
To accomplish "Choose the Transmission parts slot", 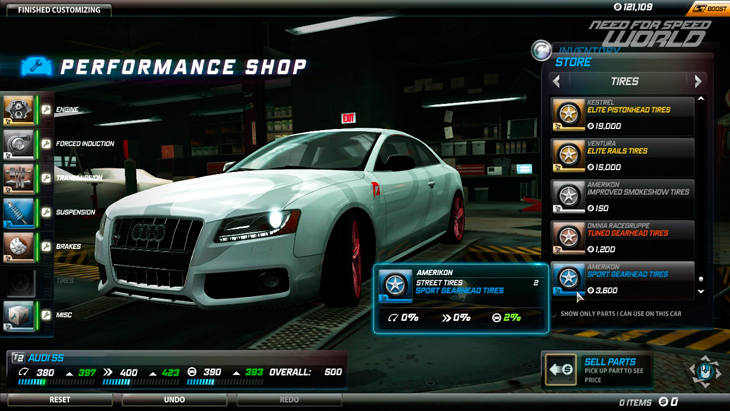I will point(20,178).
